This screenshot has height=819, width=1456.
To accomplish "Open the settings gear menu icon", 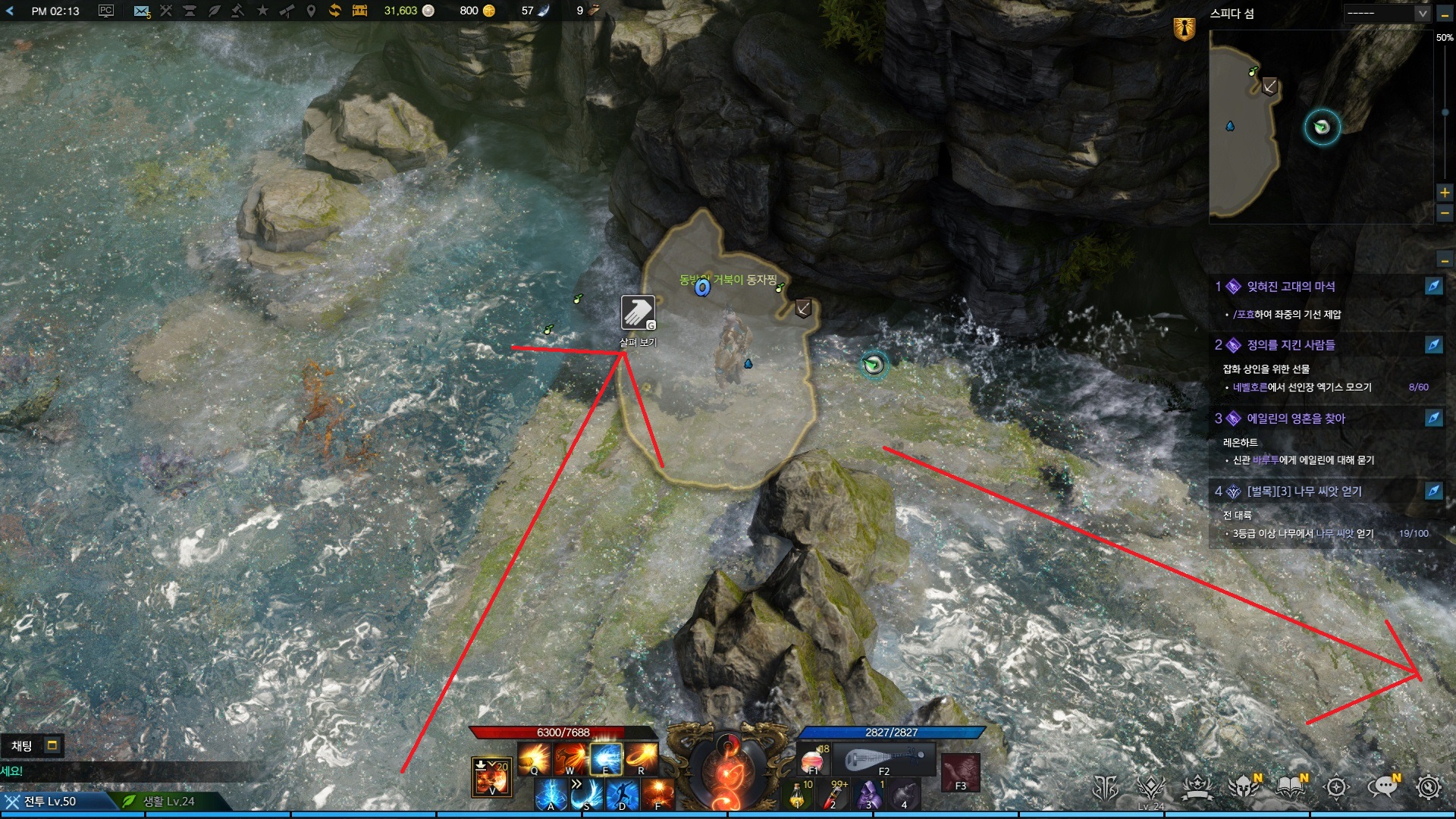I will tap(1429, 787).
